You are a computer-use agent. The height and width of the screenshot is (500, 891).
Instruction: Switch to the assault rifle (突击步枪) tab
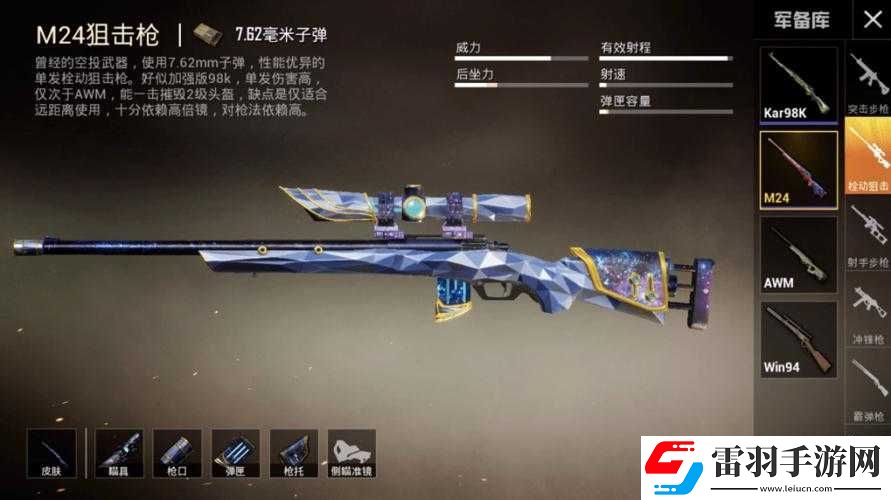[868, 85]
